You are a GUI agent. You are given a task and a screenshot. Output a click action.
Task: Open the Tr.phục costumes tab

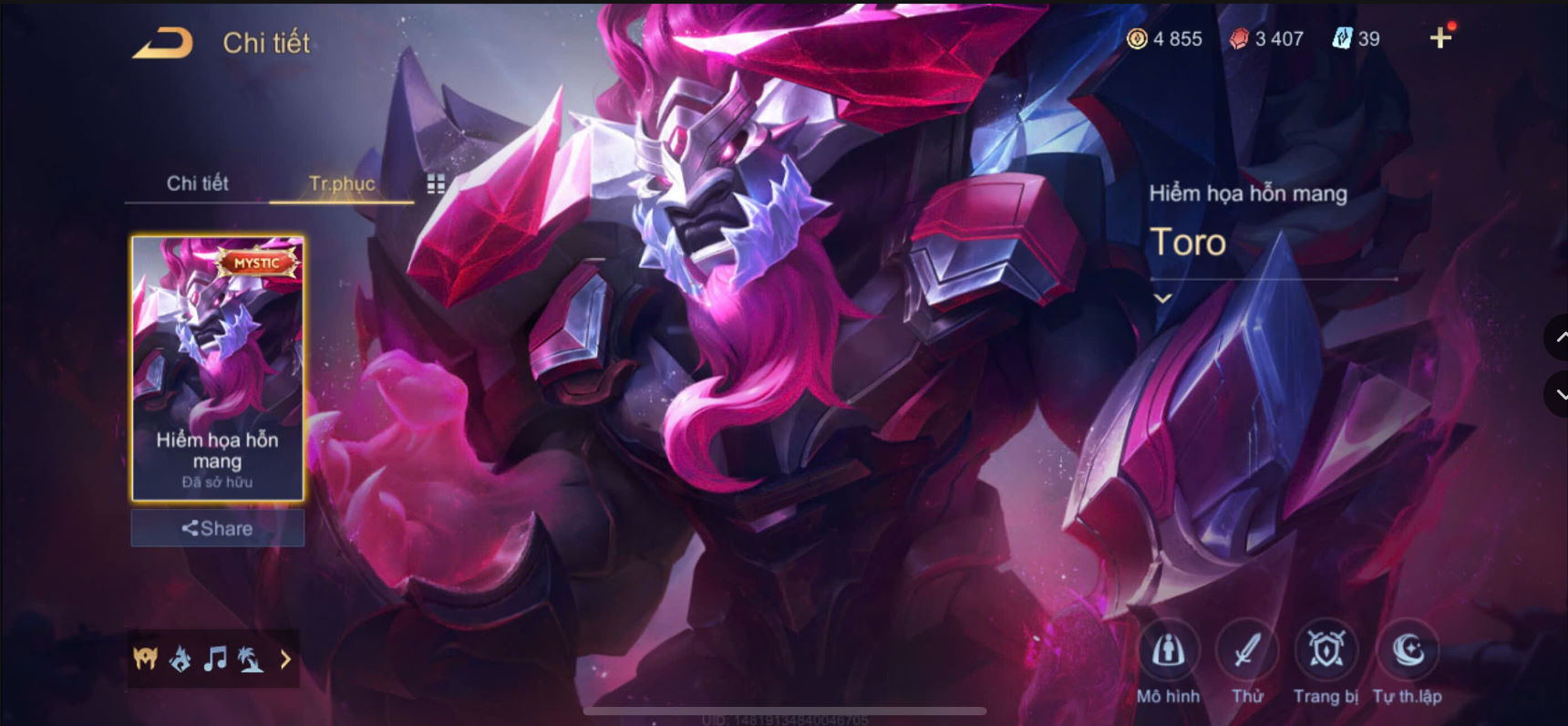(x=340, y=182)
